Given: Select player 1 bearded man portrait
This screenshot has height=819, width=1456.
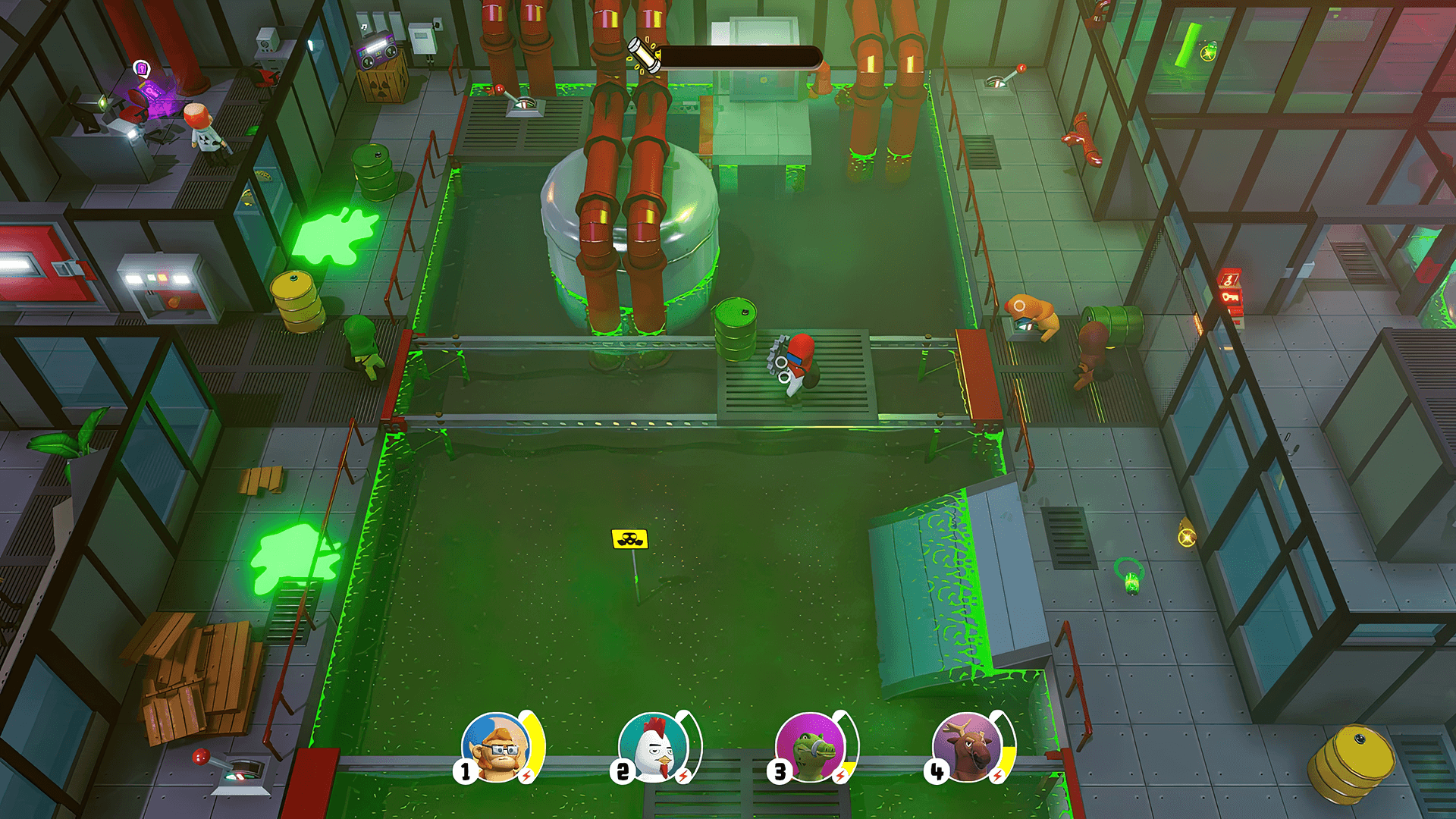Looking at the screenshot, I should pos(497,747).
